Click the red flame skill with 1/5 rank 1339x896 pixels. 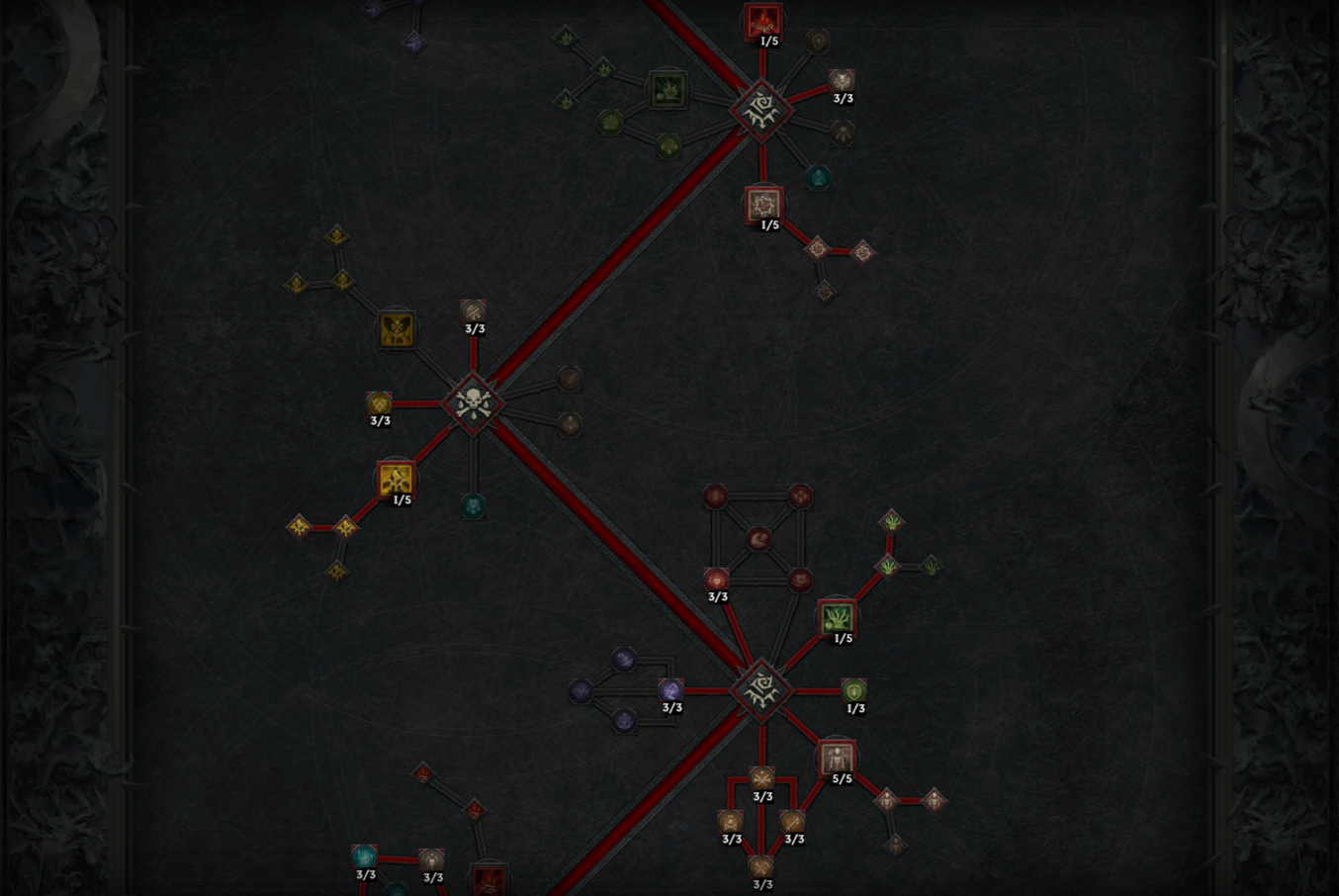(762, 21)
